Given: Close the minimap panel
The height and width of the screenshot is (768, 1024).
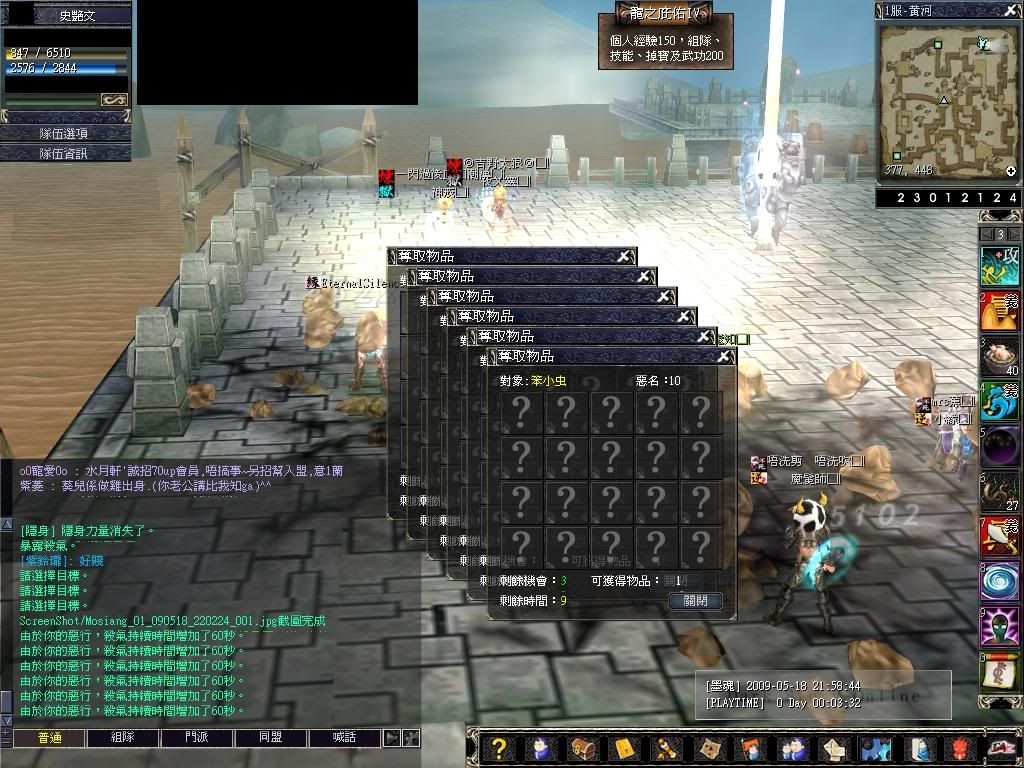Looking at the screenshot, I should (x=1011, y=10).
